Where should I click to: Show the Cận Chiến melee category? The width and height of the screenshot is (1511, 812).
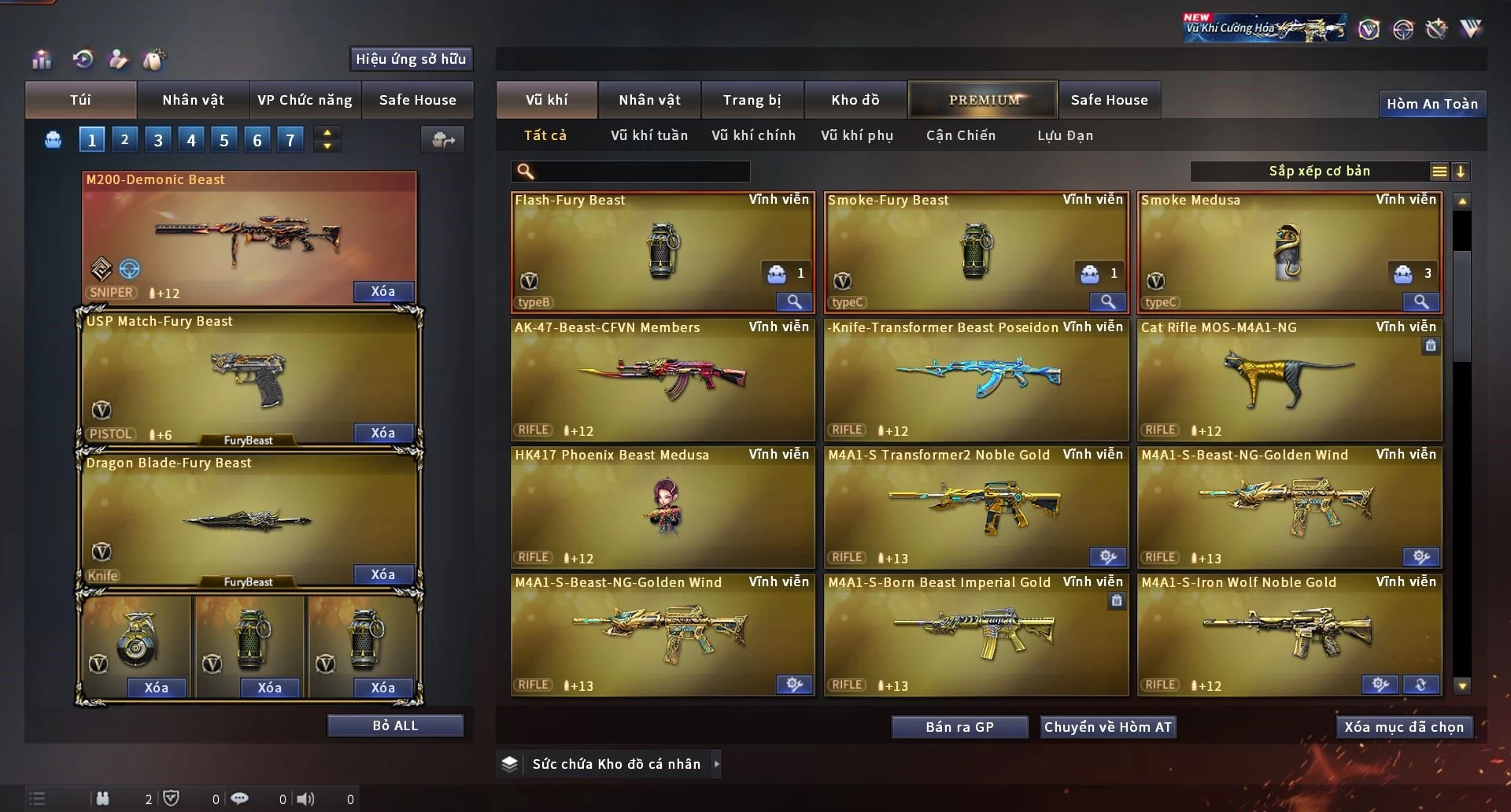click(x=960, y=135)
